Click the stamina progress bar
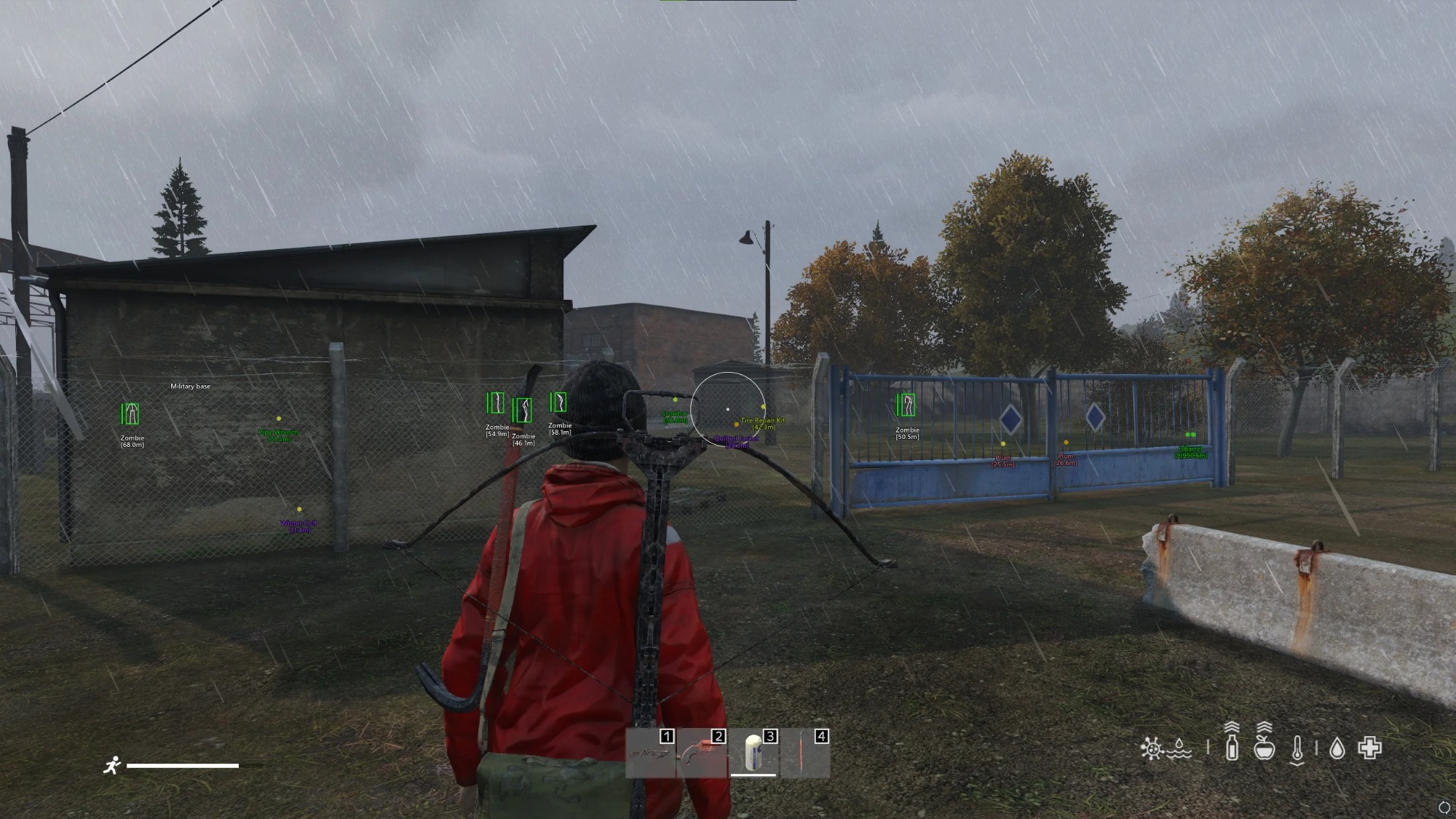 coord(182,764)
